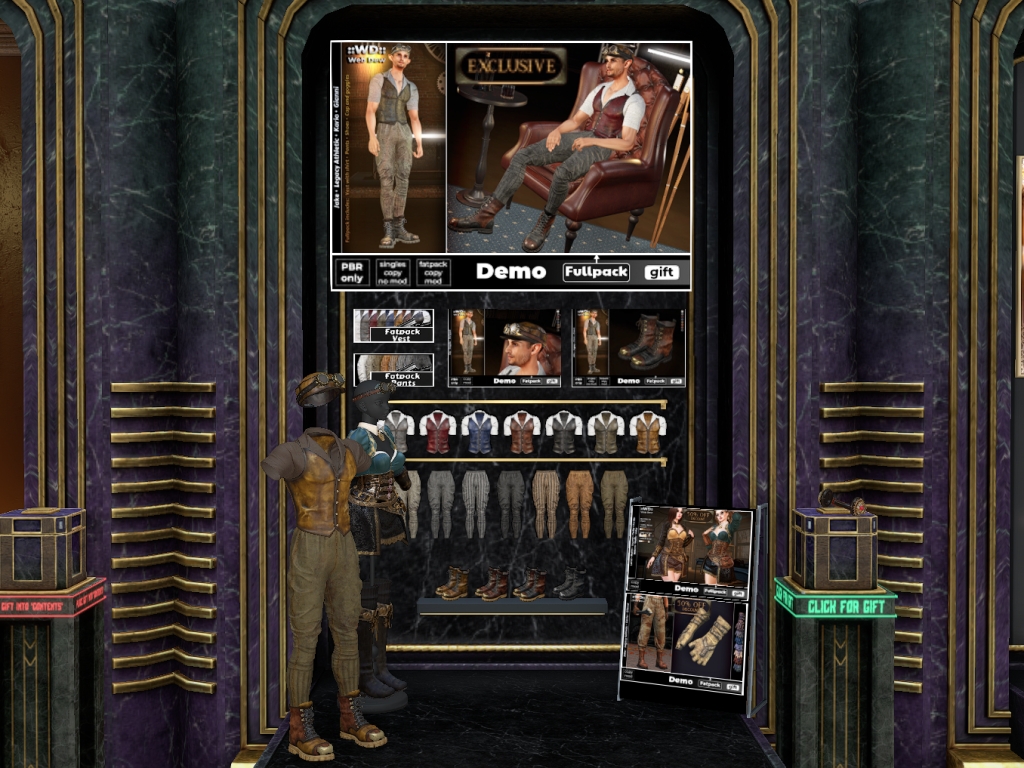Select the goggled cap vendor thumbnail

pyautogui.click(x=505, y=347)
